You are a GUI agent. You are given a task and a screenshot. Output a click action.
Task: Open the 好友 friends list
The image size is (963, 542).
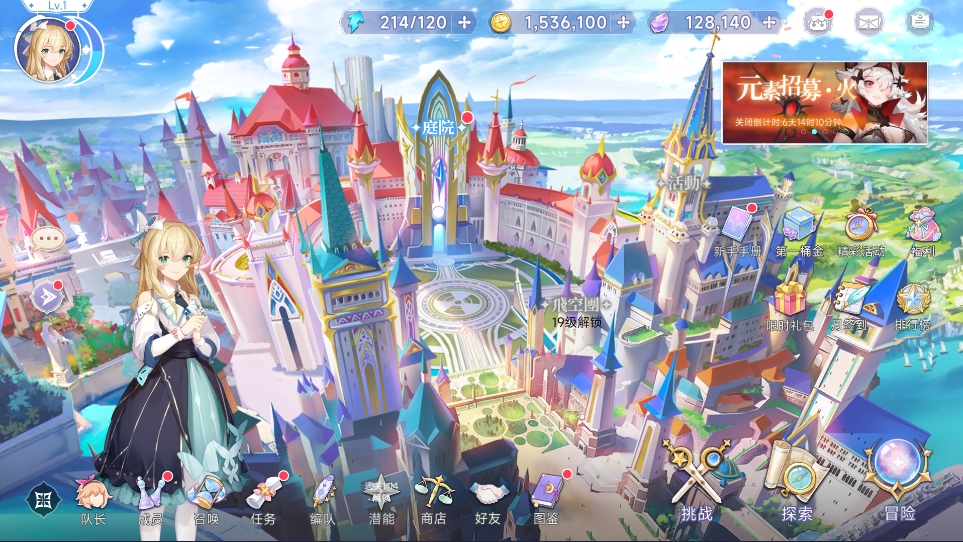click(x=489, y=497)
